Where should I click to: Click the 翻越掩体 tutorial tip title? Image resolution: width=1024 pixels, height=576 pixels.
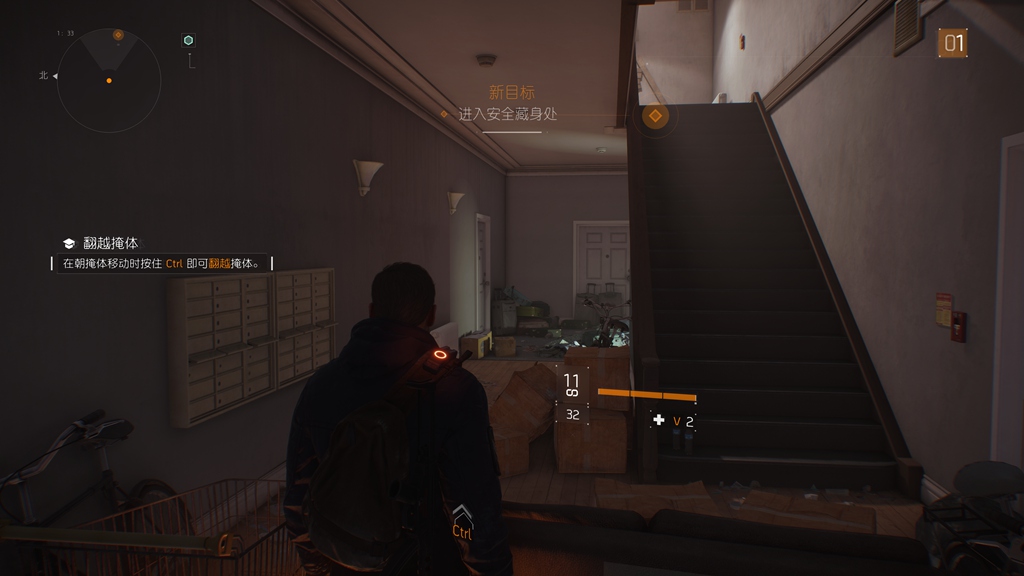pos(111,243)
